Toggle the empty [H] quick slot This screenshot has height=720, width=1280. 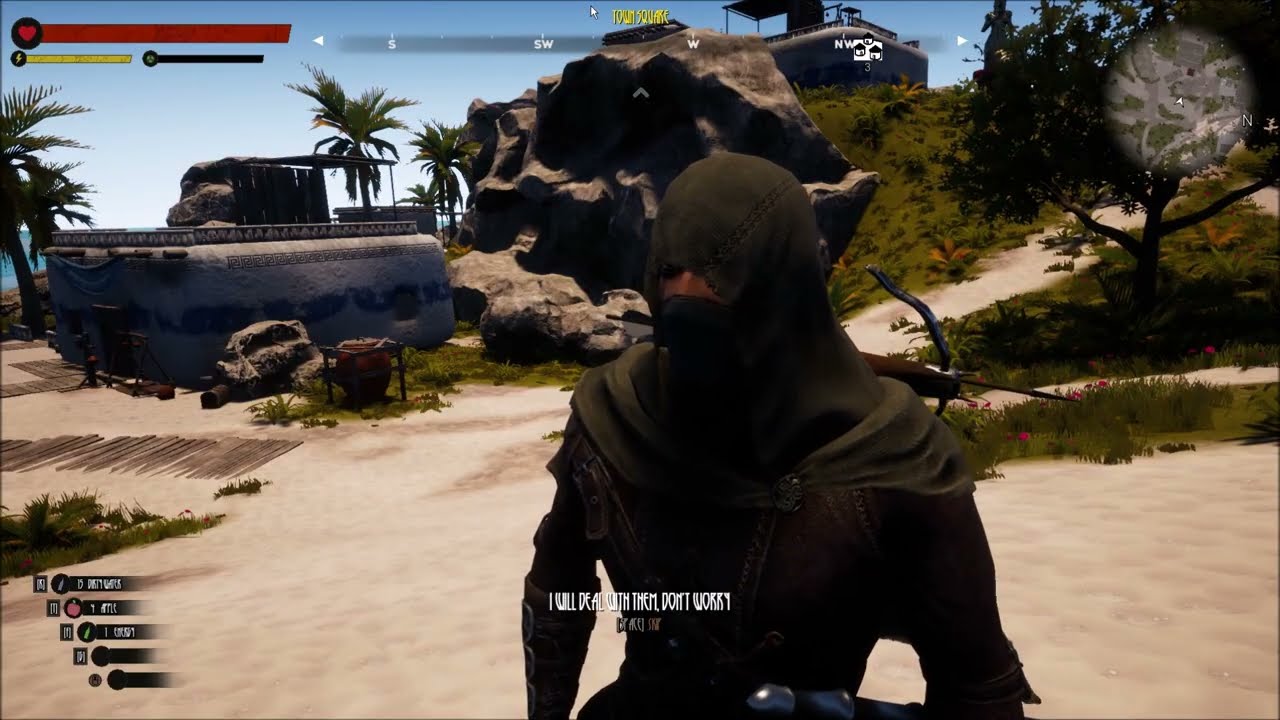point(116,681)
